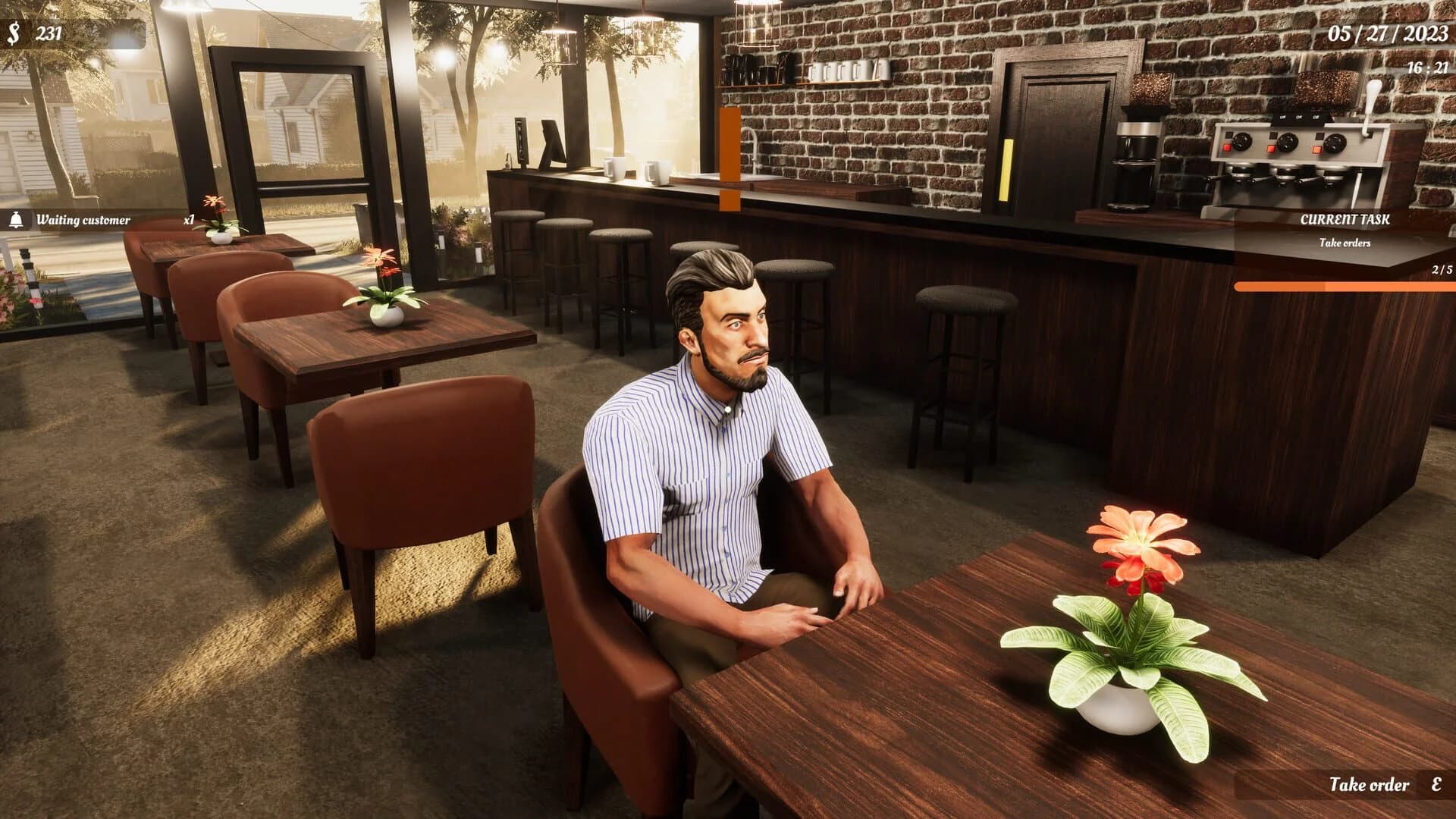Click the bell icon beside Waiting customer
This screenshot has height=819, width=1456.
(17, 221)
